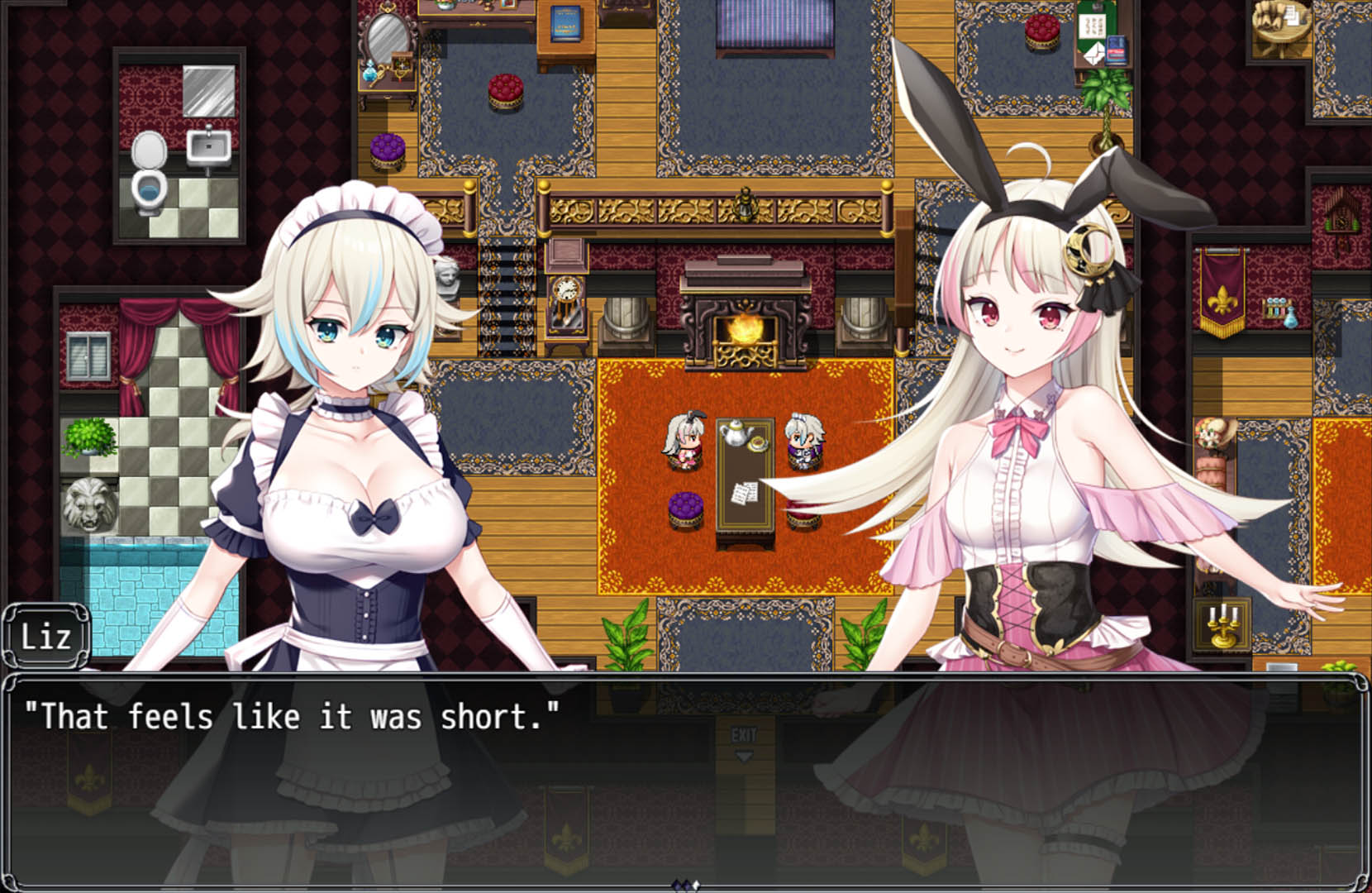Click the continue arrow under the dialogue
The height and width of the screenshot is (893, 1372).
685,885
